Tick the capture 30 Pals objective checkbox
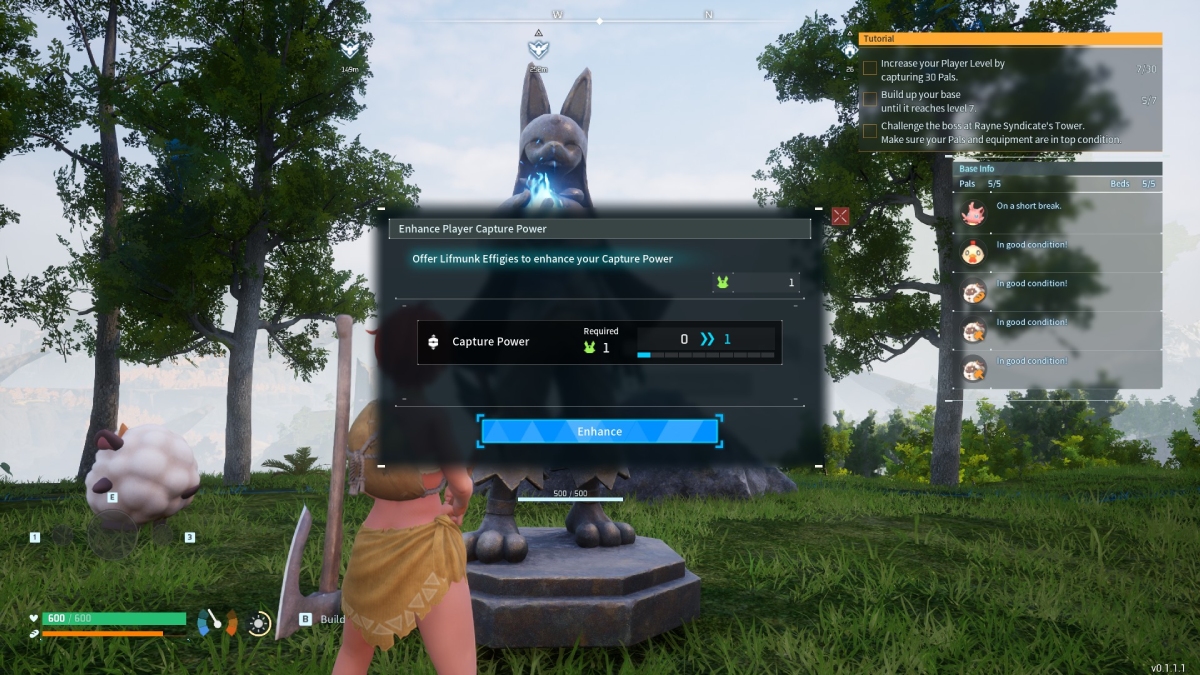Screen dimensions: 1200x675 (870, 69)
